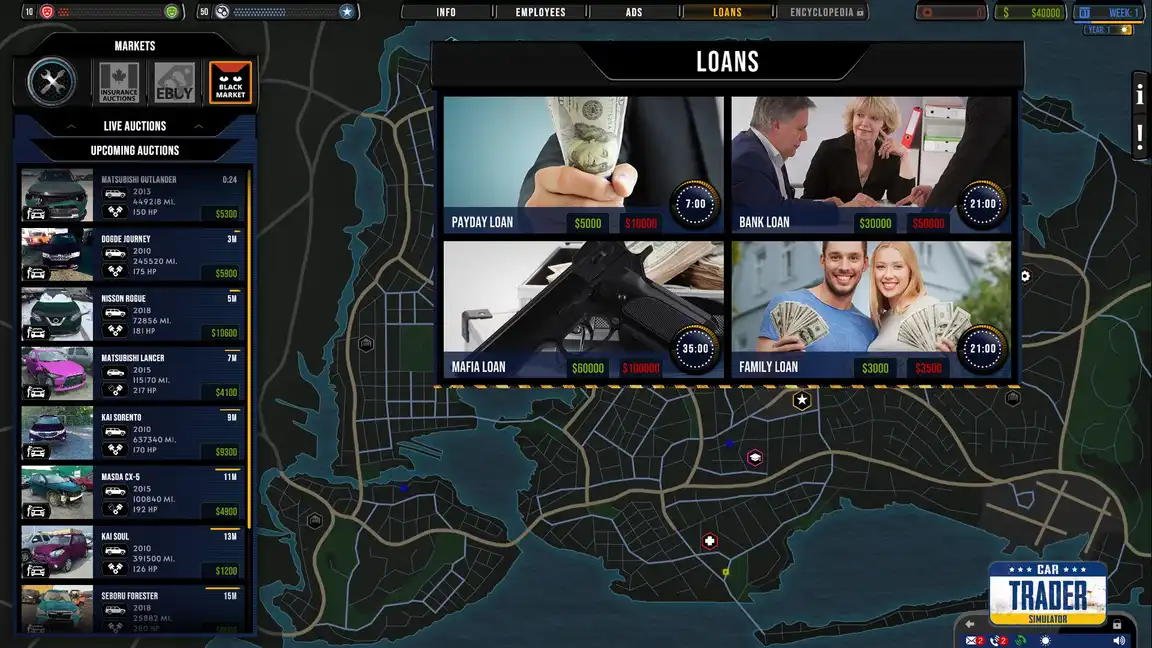Select the Kai Sorento auction row

134,434
